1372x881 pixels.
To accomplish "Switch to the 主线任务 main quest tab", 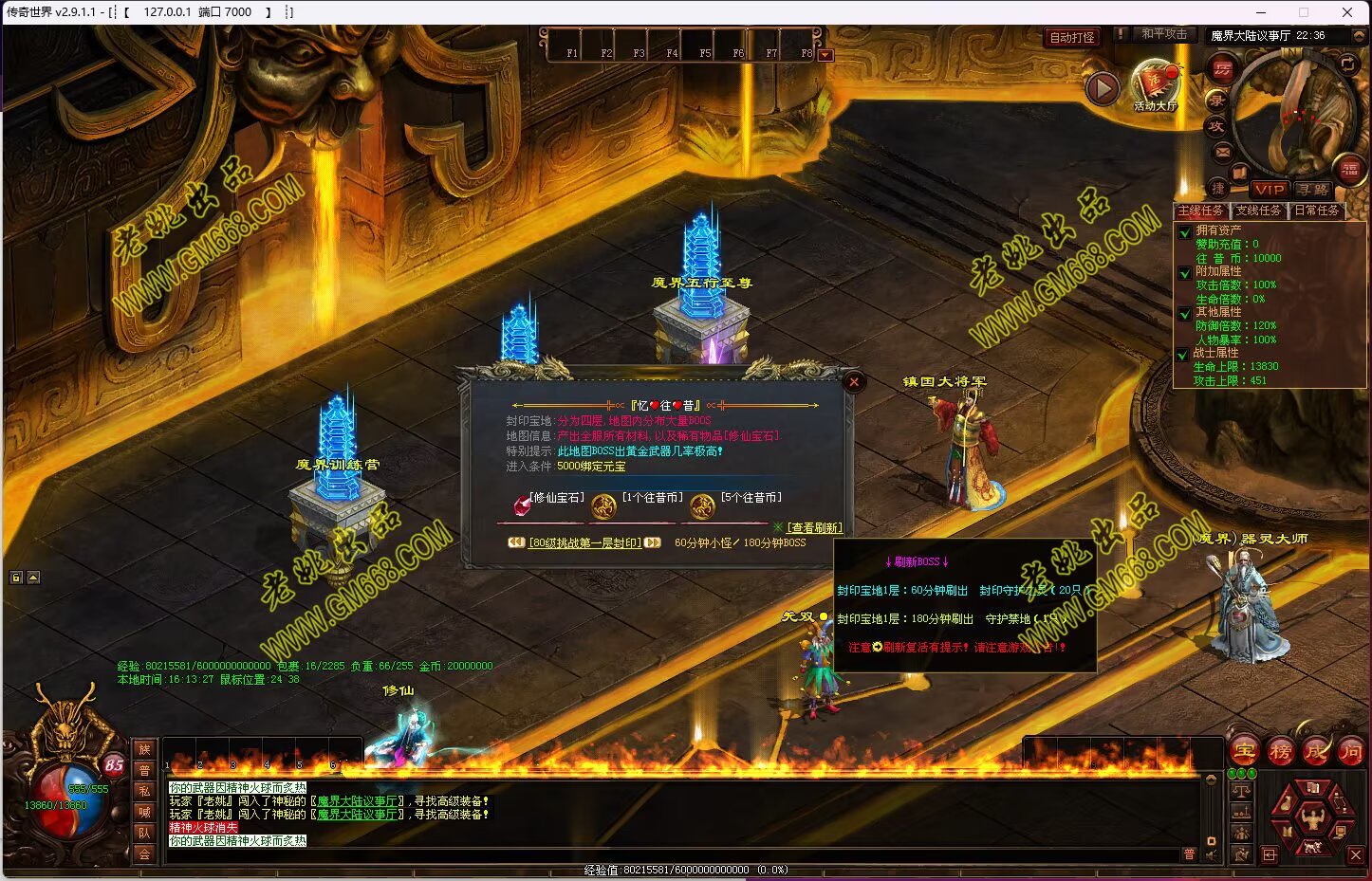I will (1200, 211).
